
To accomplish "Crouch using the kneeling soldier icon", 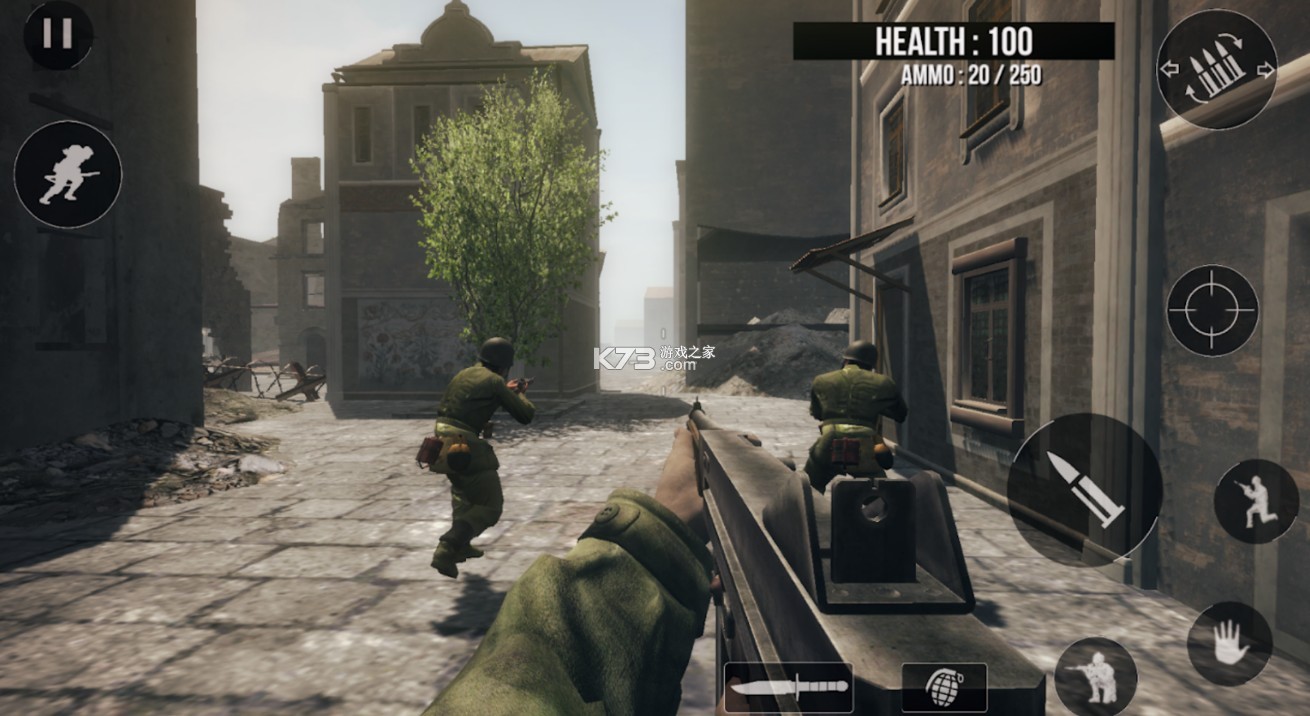I will point(1095,677).
